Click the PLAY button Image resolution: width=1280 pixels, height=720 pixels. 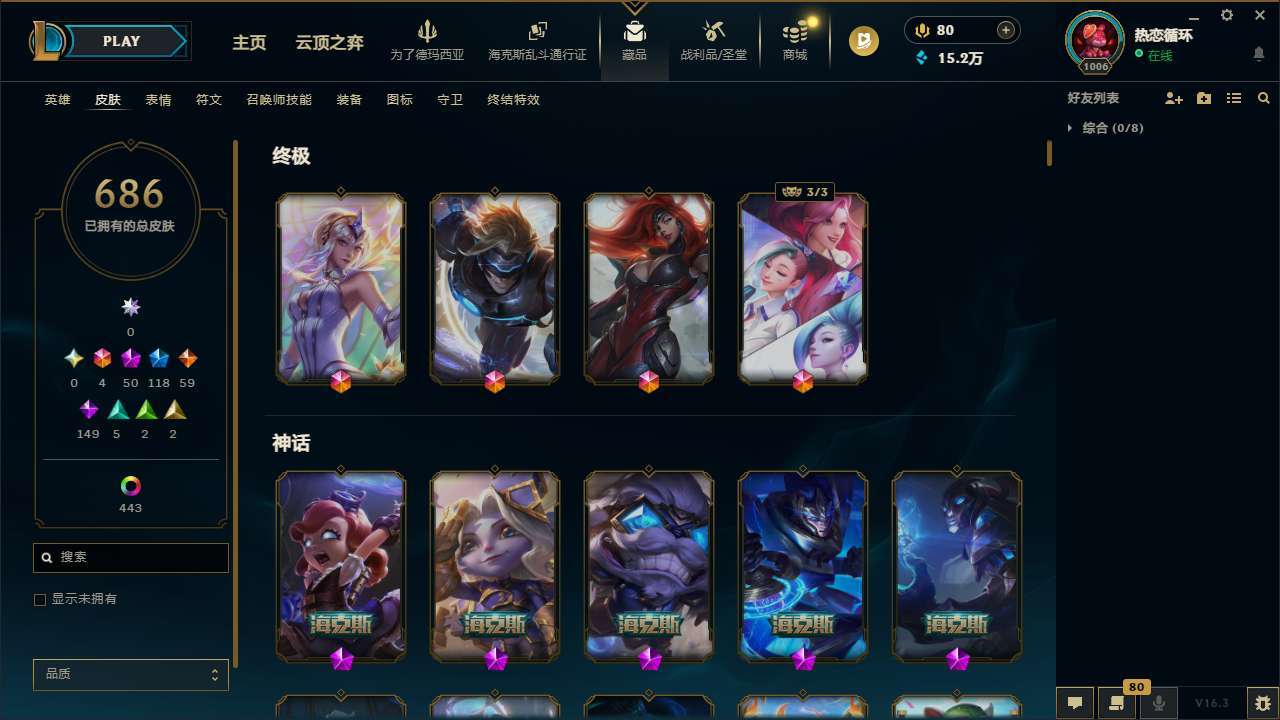[x=121, y=41]
